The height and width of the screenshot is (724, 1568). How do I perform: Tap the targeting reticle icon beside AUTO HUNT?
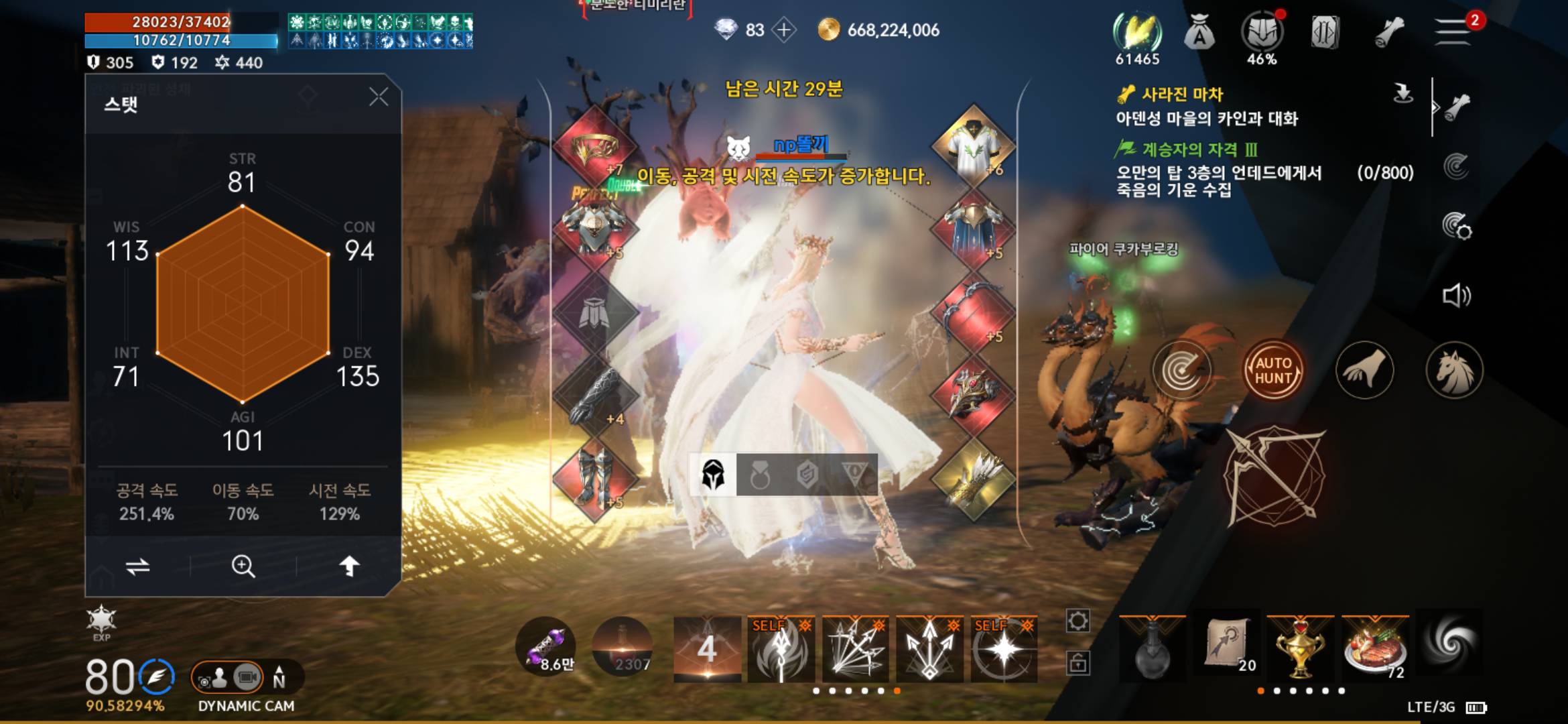click(x=1183, y=369)
